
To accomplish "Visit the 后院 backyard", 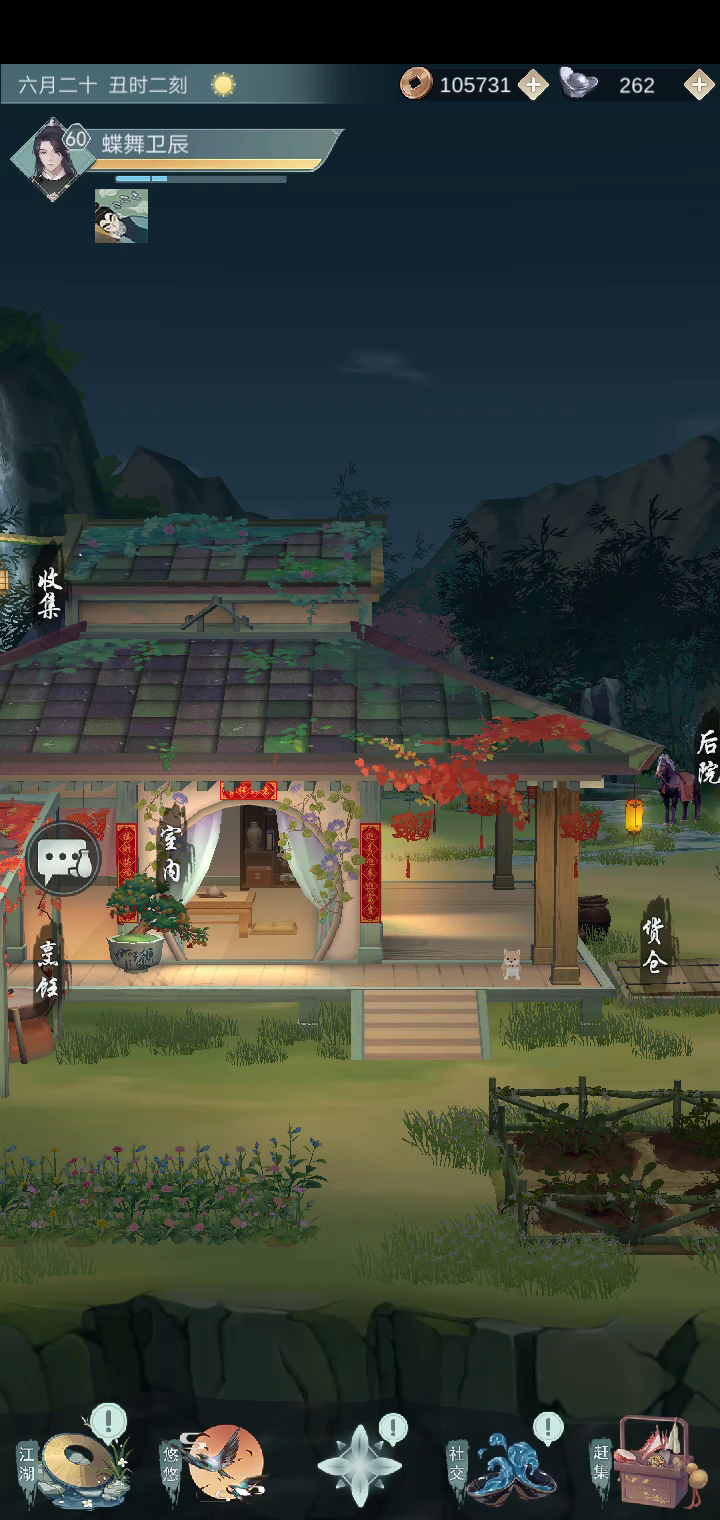I will pos(707,756).
